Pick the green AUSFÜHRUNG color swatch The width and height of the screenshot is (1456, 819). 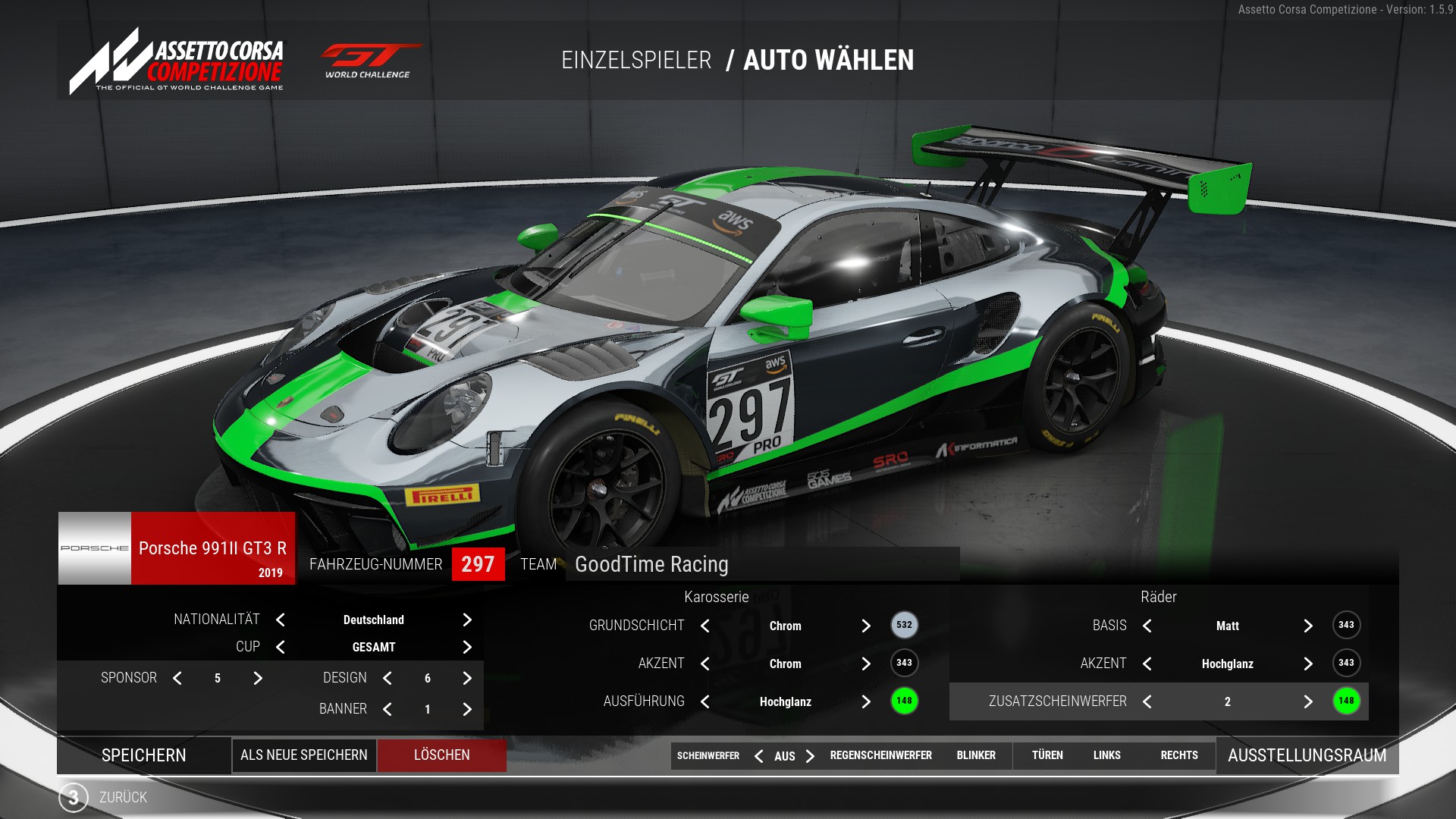pyautogui.click(x=904, y=701)
